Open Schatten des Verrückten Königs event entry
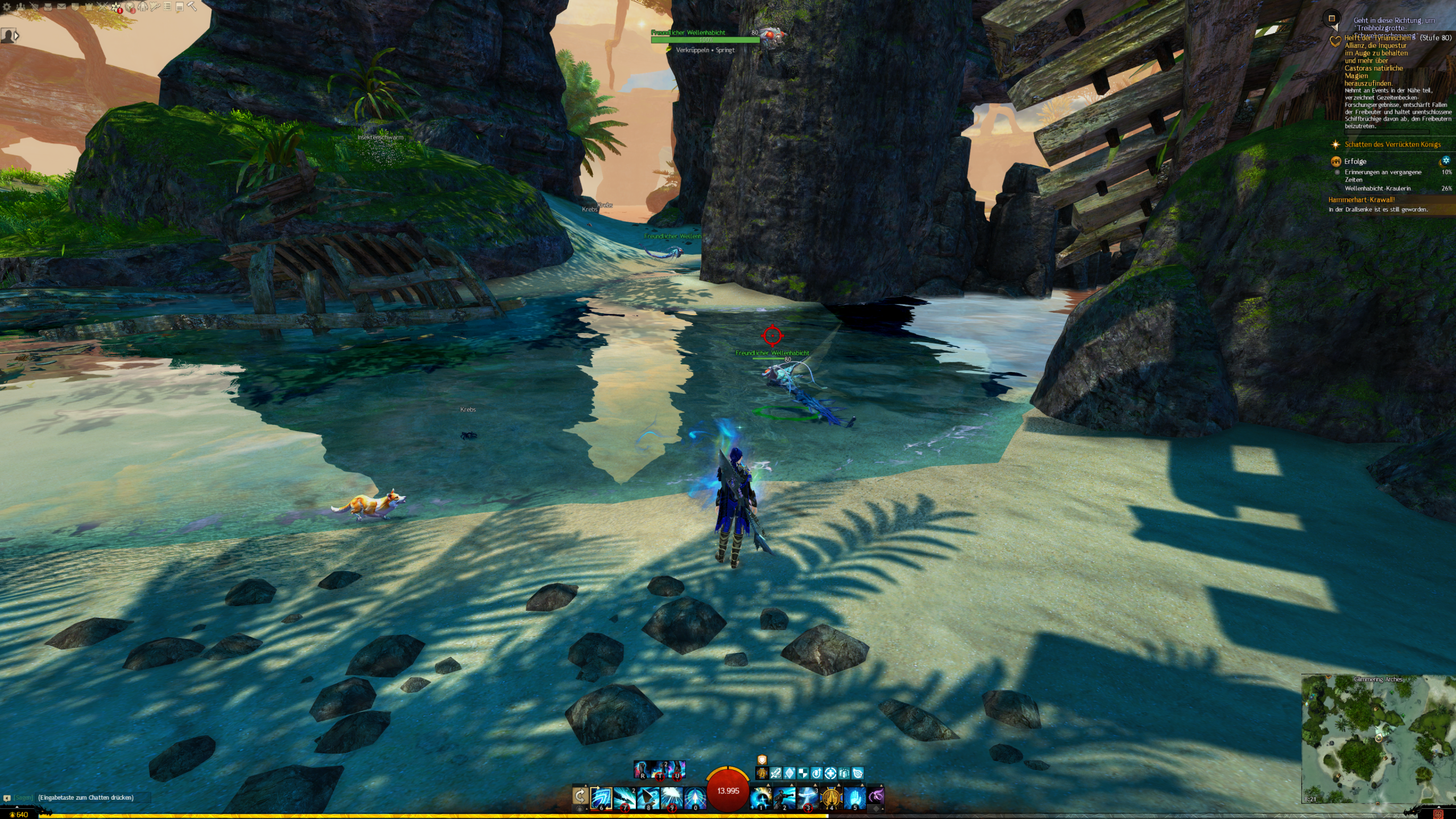This screenshot has width=1456, height=819. tap(1392, 144)
